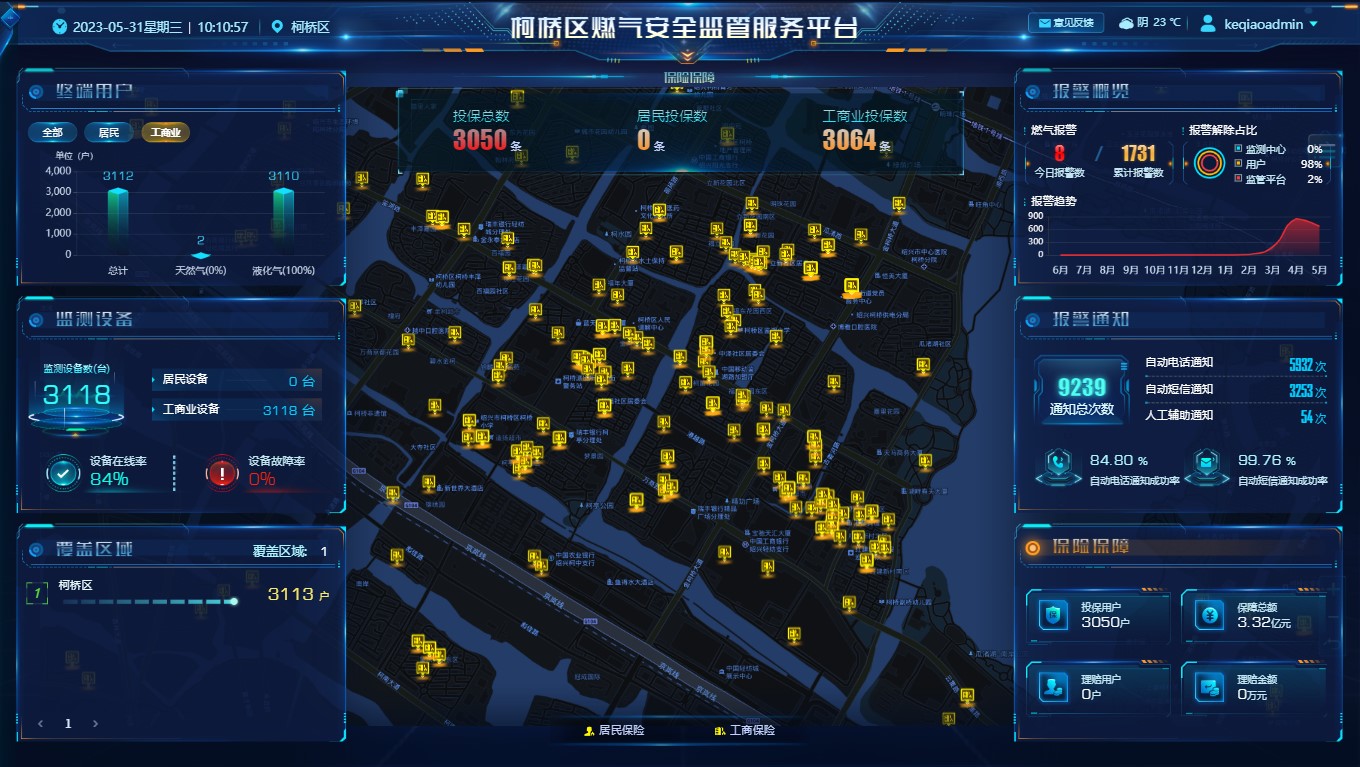The image size is (1360, 767).
Task: Enable the 工商业 filter in 终端用户
Action: tap(163, 132)
